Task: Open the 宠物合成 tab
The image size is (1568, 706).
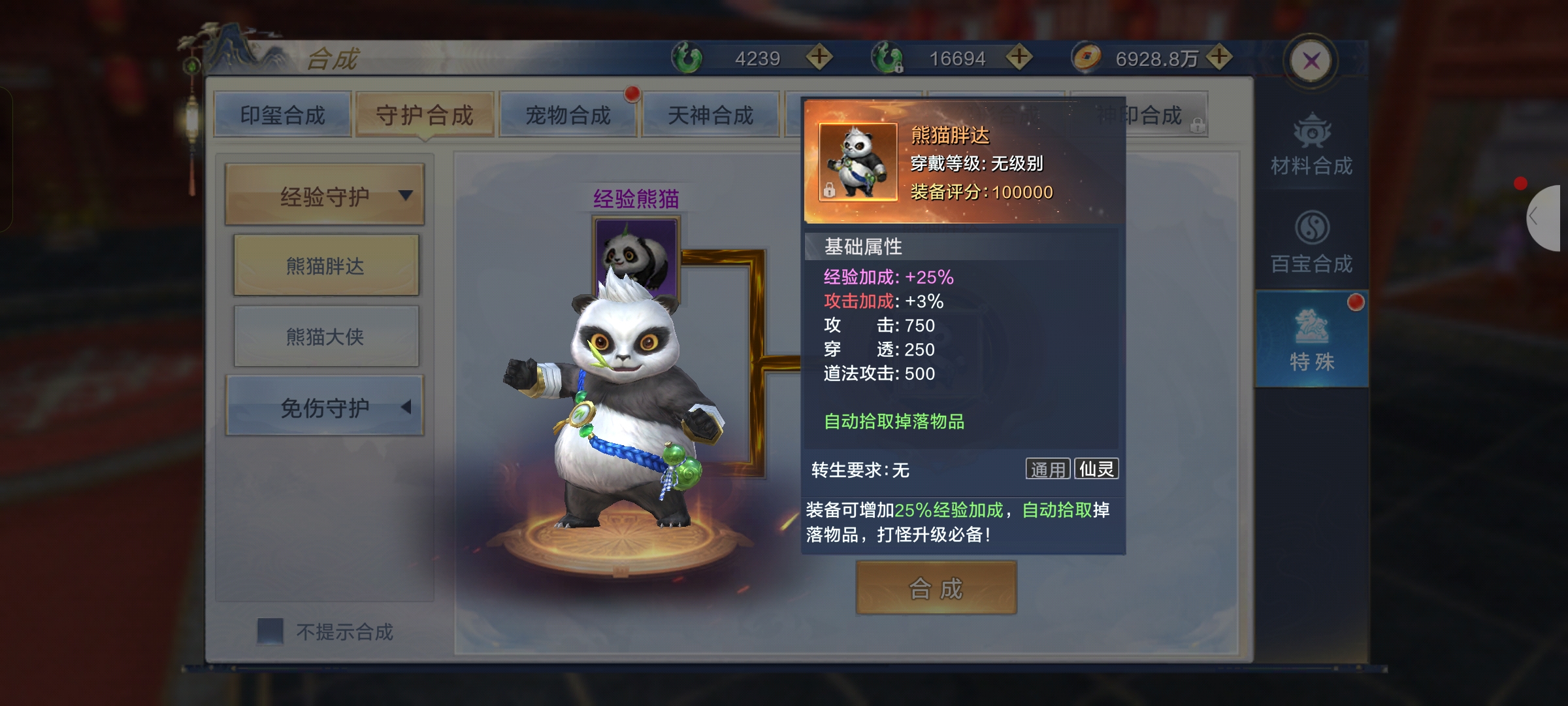Action: tap(568, 115)
